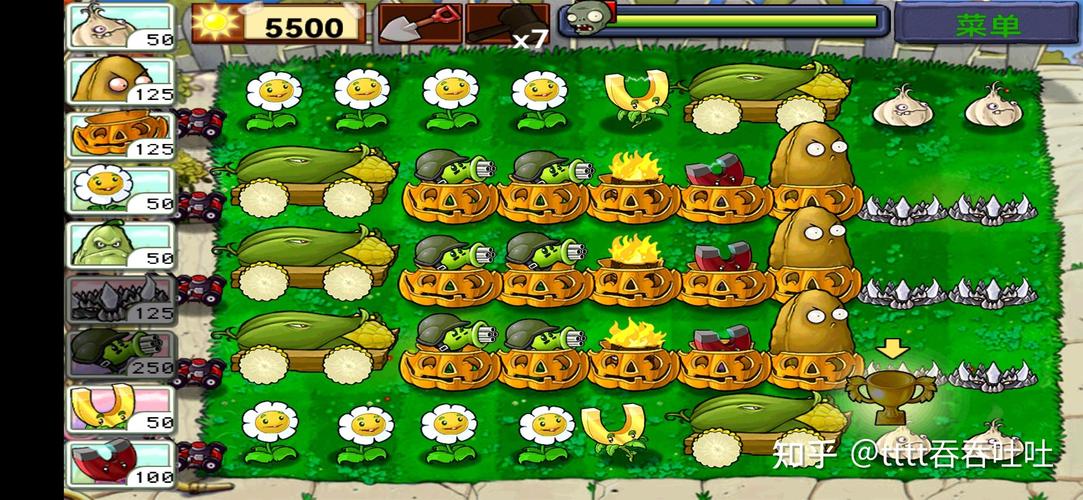Grab the shovel tool
The width and height of the screenshot is (1083, 500).
pyautogui.click(x=419, y=24)
